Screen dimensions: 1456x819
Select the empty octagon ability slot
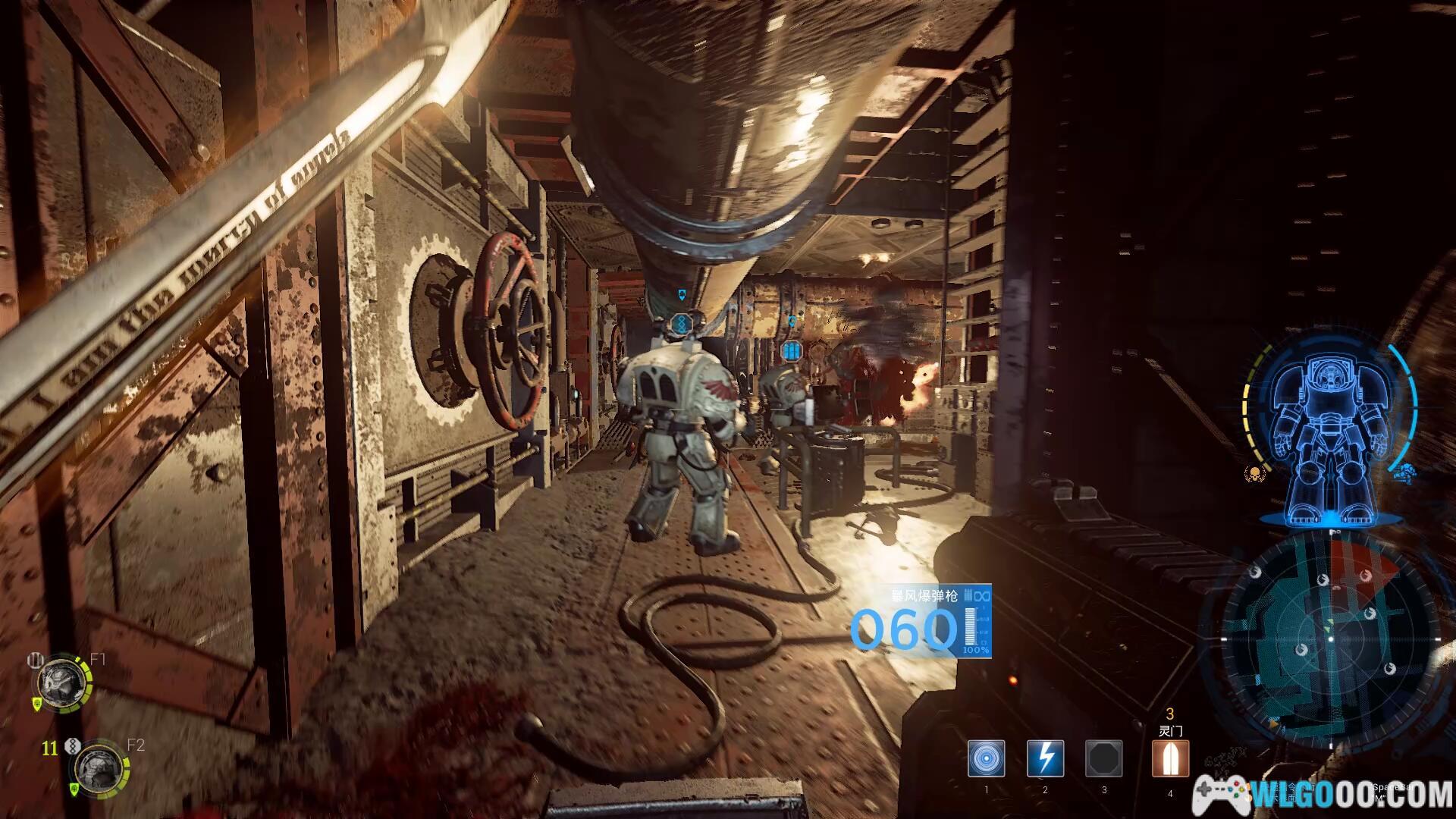pyautogui.click(x=1103, y=758)
